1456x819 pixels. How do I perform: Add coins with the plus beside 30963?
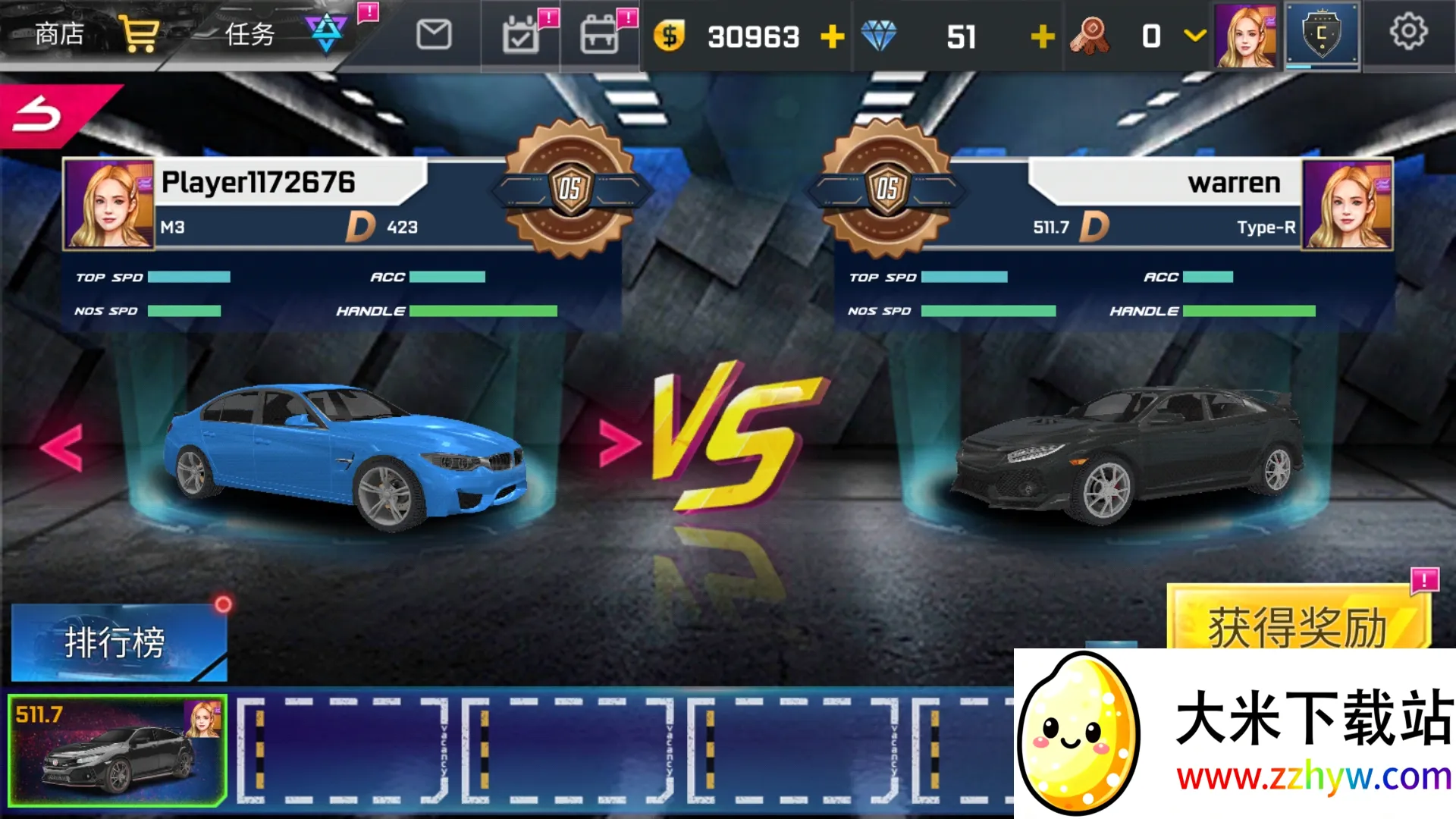pos(833,35)
